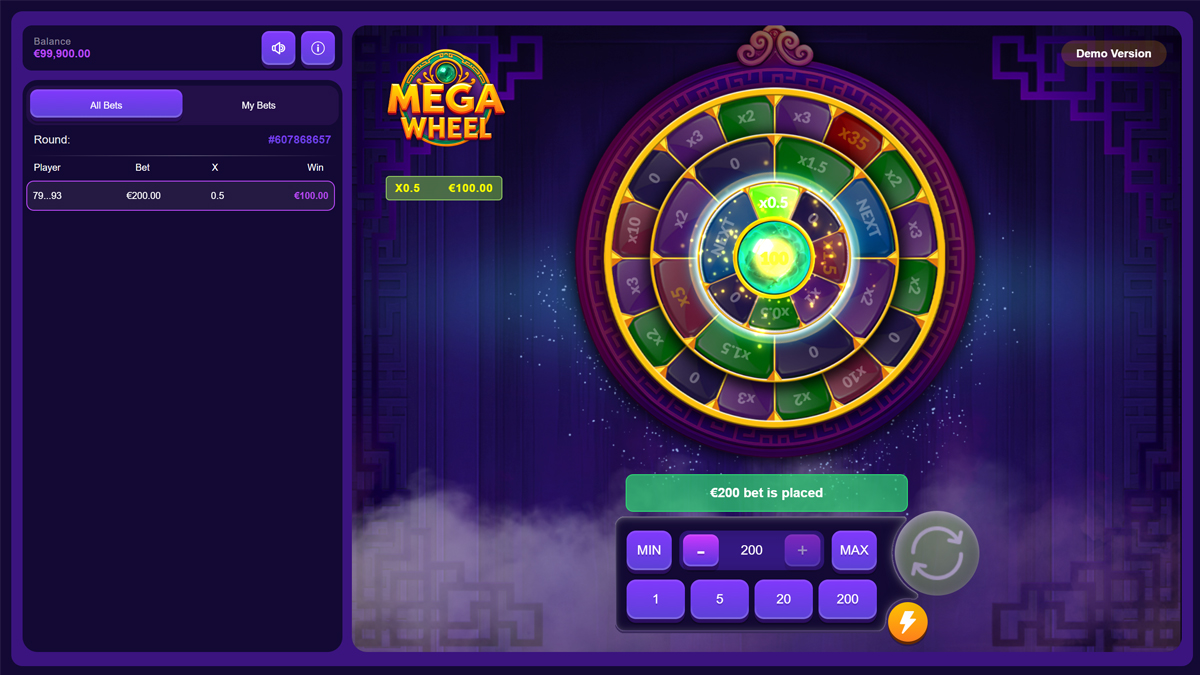Choose the 200 quick bet chip
Screen dimensions: 1200x675
tap(847, 599)
